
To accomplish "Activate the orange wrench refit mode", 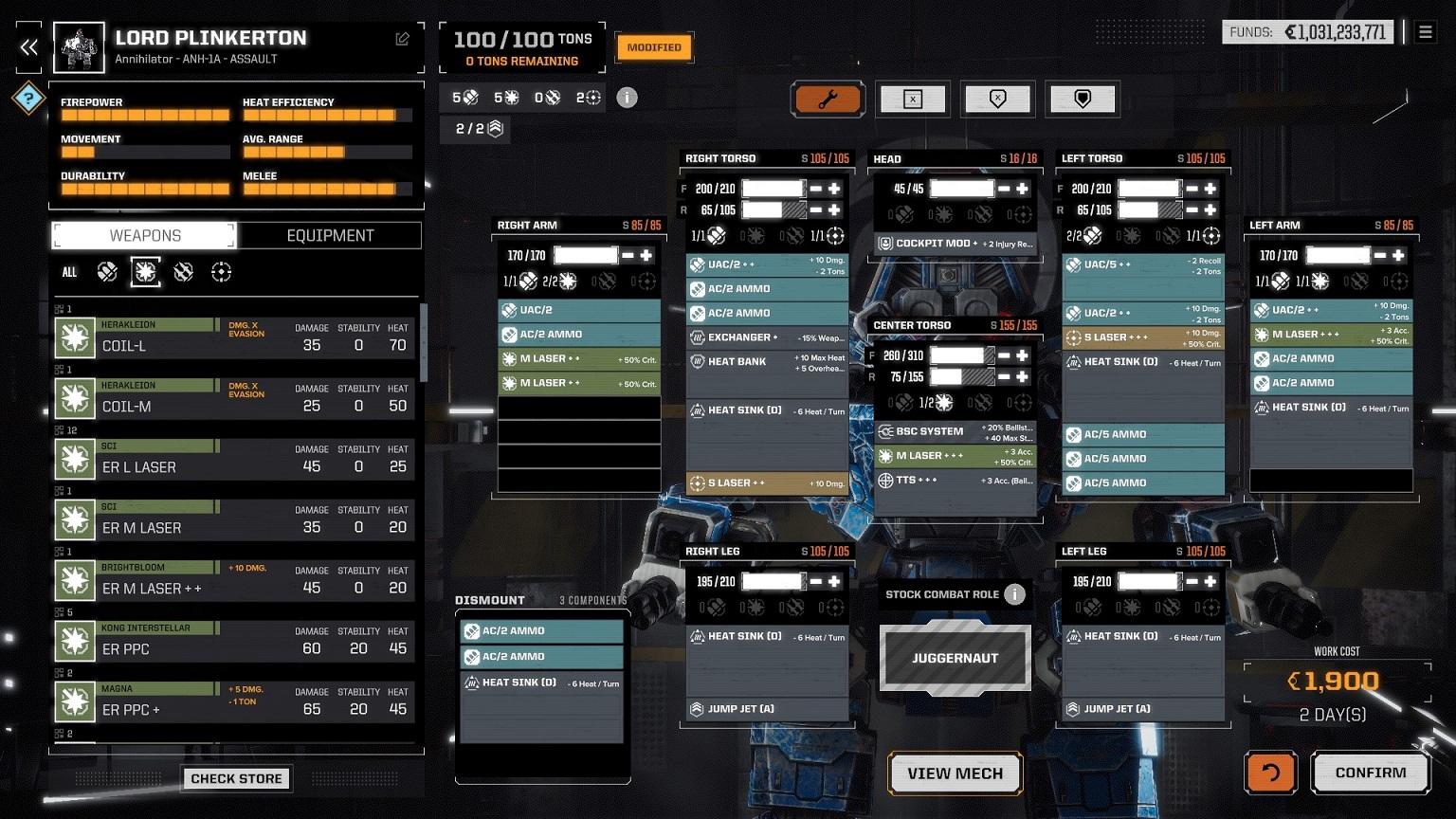I will (x=828, y=99).
